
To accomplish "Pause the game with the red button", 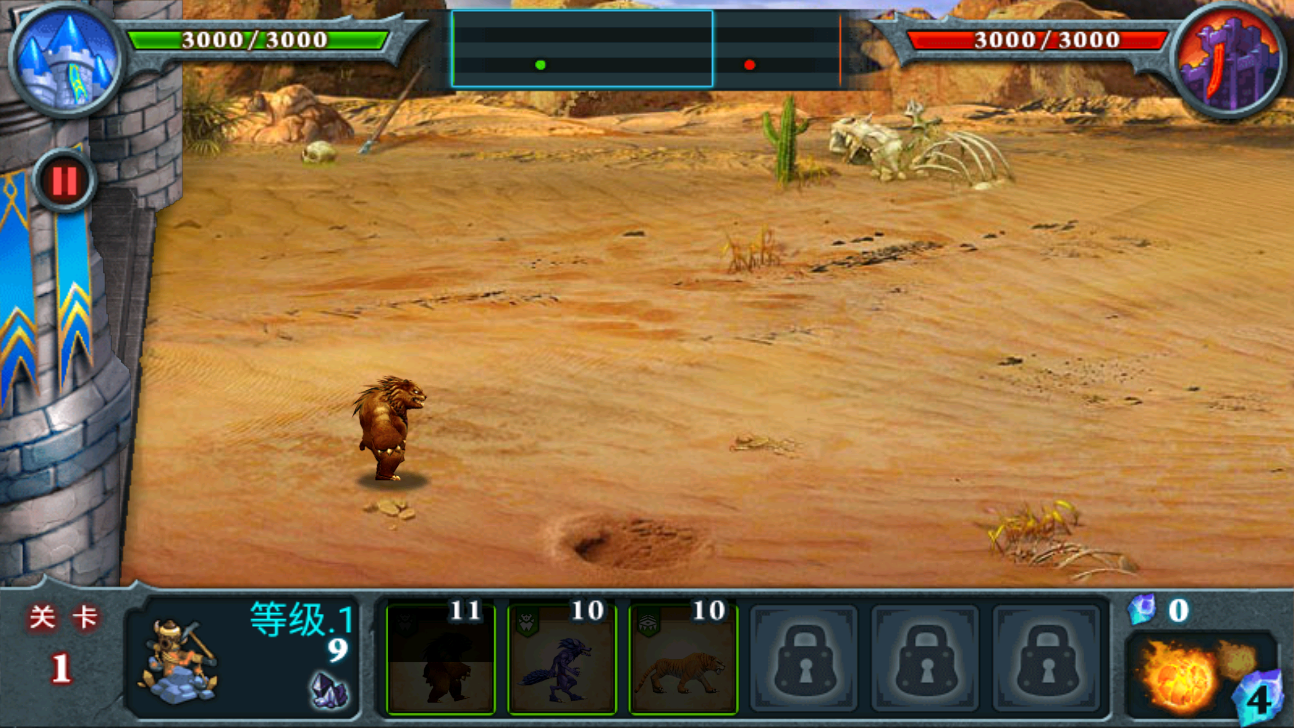I will pyautogui.click(x=63, y=182).
